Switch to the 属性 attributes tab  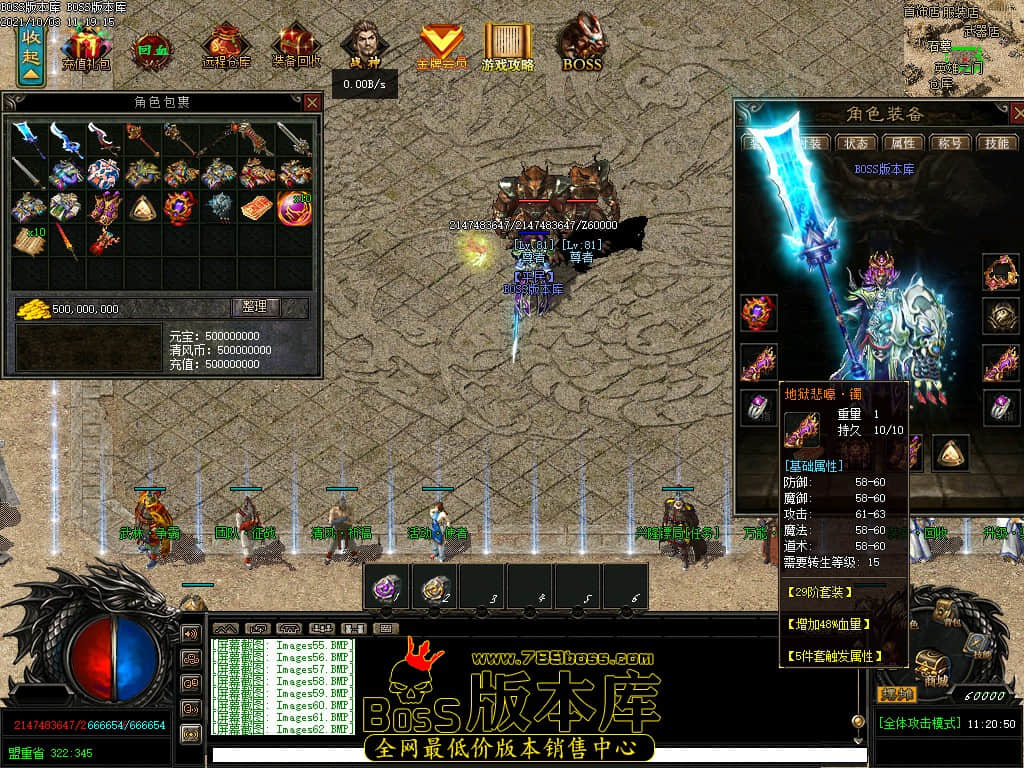pyautogui.click(x=904, y=143)
